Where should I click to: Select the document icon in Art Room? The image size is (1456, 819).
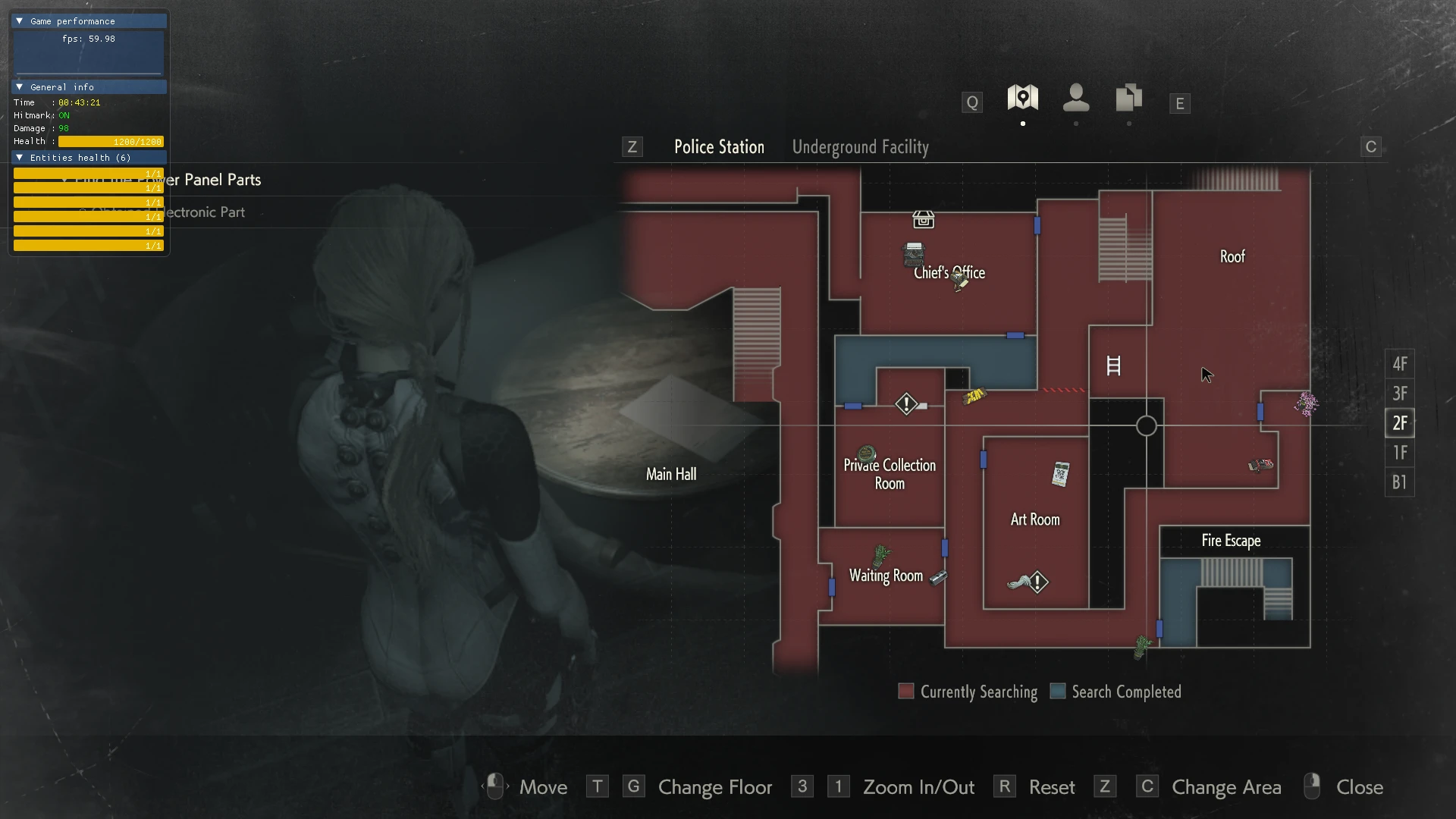[1060, 474]
